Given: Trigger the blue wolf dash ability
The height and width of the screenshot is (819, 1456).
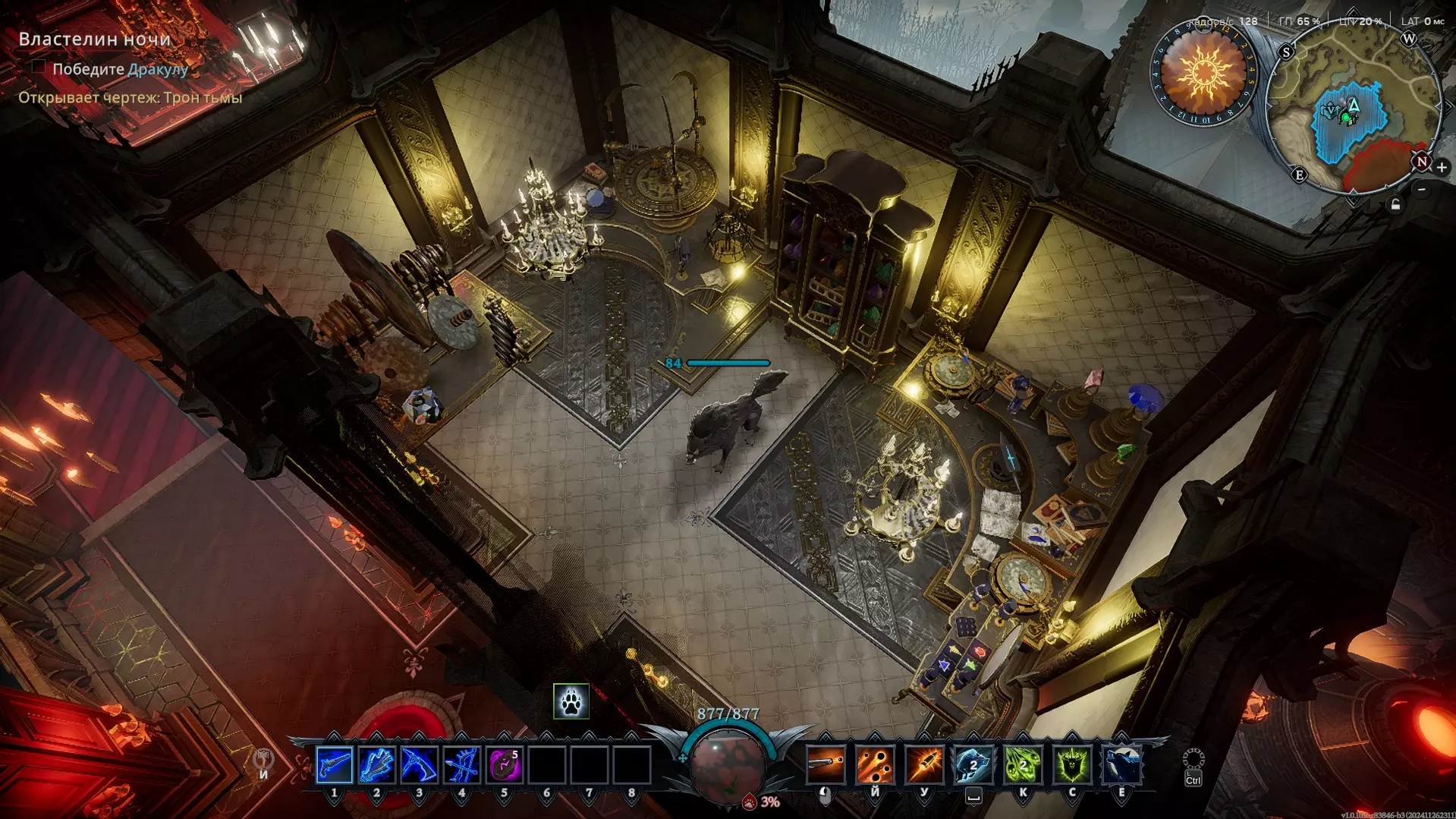Looking at the screenshot, I should (x=973, y=764).
